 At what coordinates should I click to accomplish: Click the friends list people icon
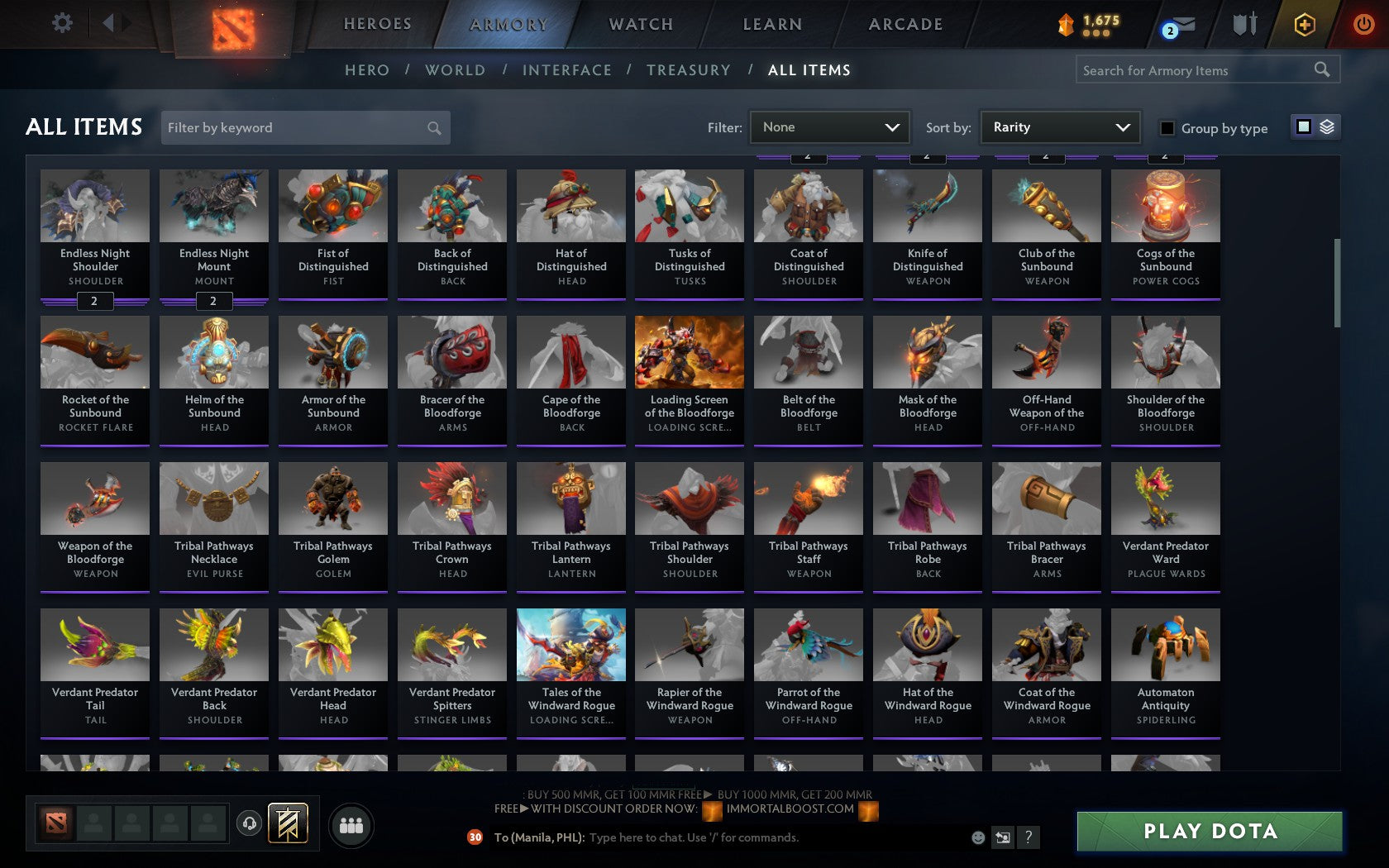pos(350,823)
